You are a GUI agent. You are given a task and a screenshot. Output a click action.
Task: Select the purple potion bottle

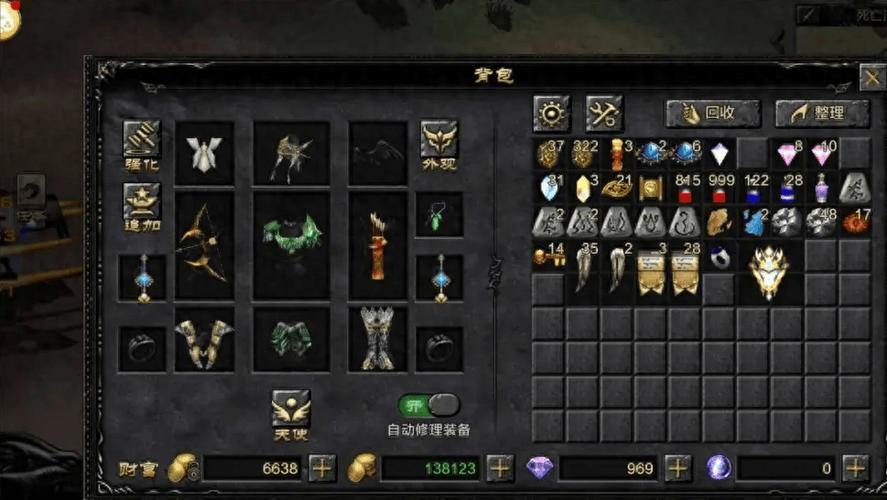click(822, 188)
